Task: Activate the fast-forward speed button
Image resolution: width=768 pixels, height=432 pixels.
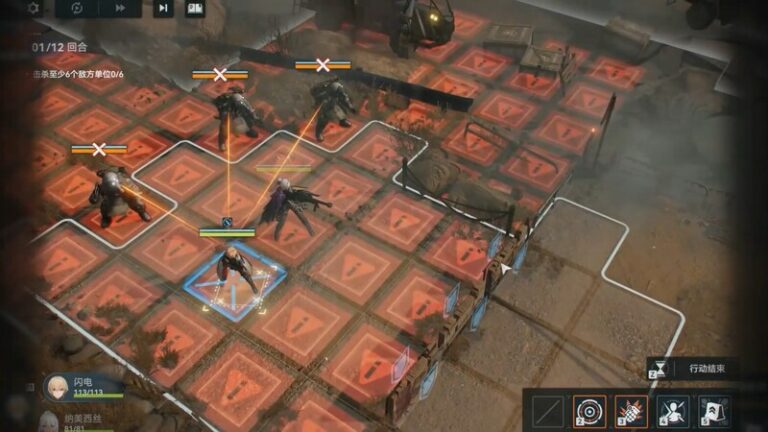Action: coord(120,8)
